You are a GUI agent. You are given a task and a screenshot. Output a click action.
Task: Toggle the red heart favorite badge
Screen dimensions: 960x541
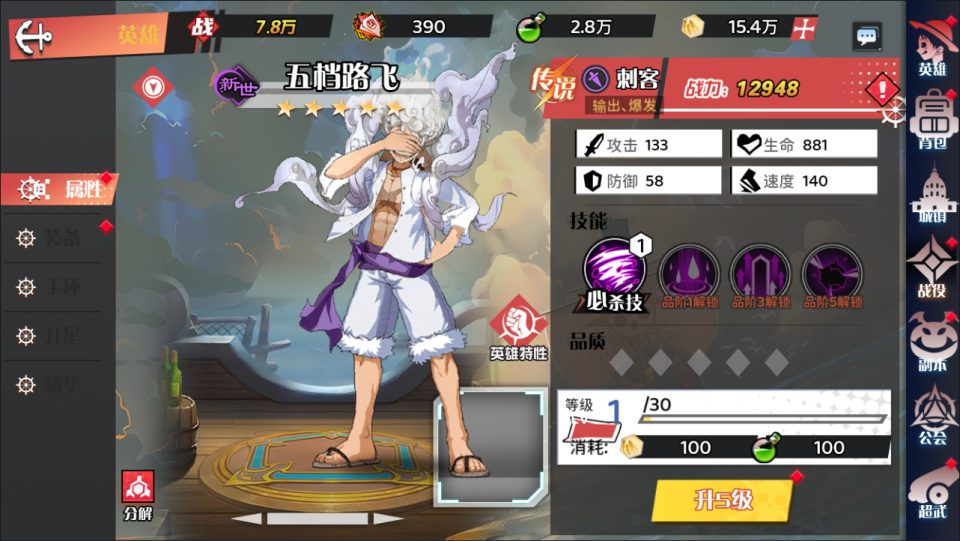pos(153,80)
